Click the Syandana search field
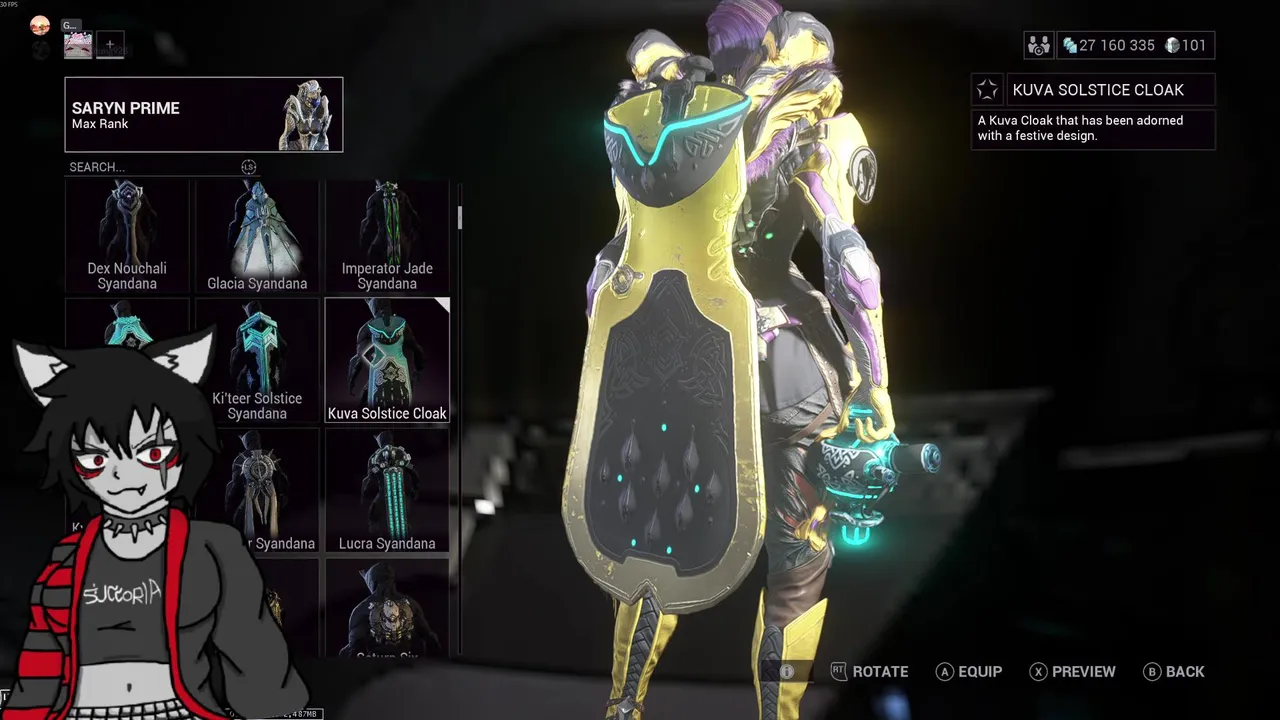The height and width of the screenshot is (720, 1280). [150, 167]
